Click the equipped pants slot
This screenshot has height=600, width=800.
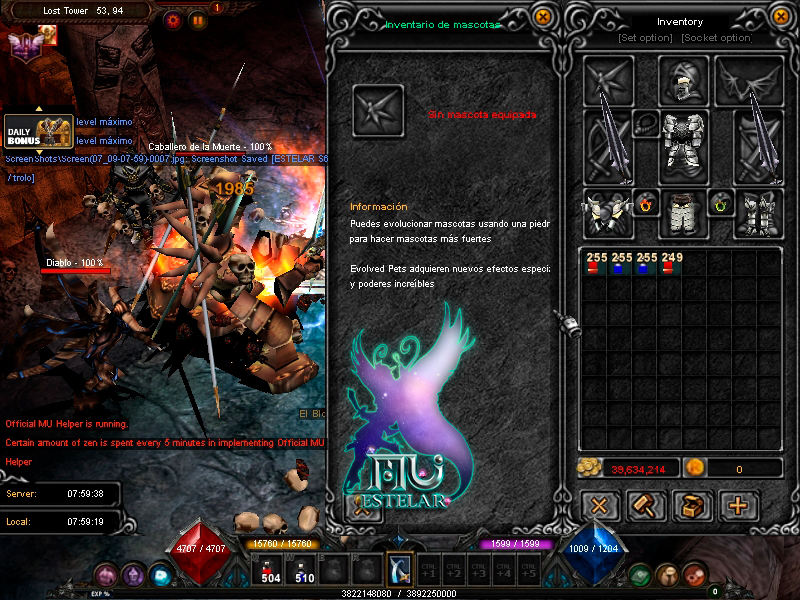684,214
